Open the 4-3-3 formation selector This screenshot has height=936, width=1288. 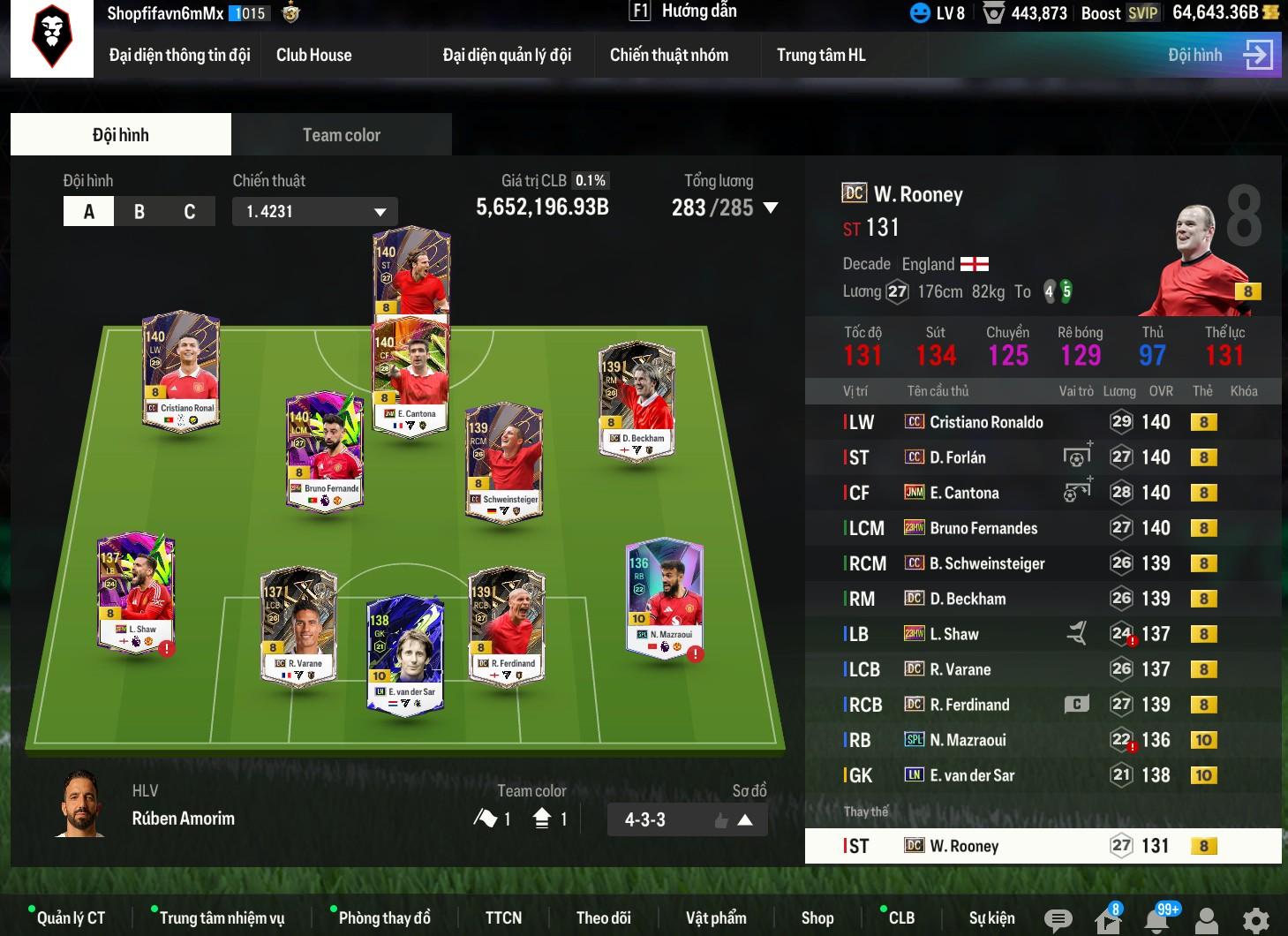[x=687, y=819]
